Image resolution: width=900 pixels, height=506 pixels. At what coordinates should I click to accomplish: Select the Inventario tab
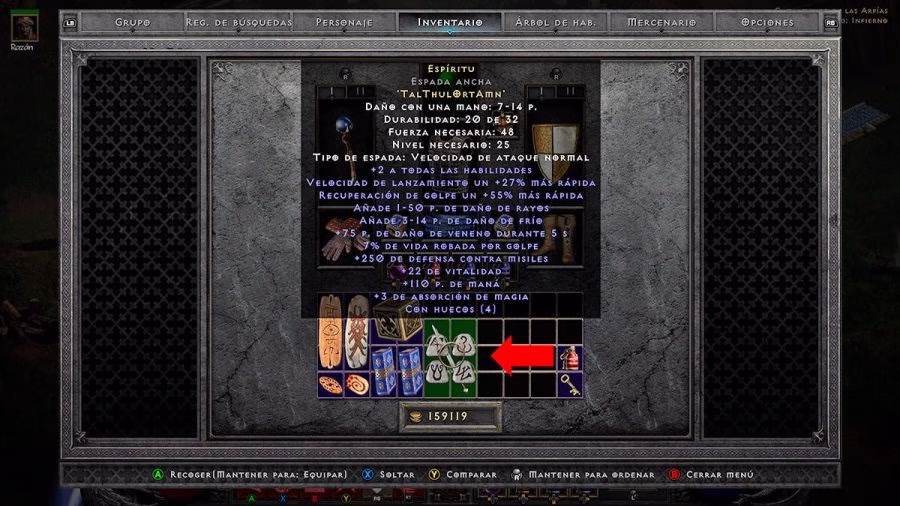pyautogui.click(x=449, y=22)
